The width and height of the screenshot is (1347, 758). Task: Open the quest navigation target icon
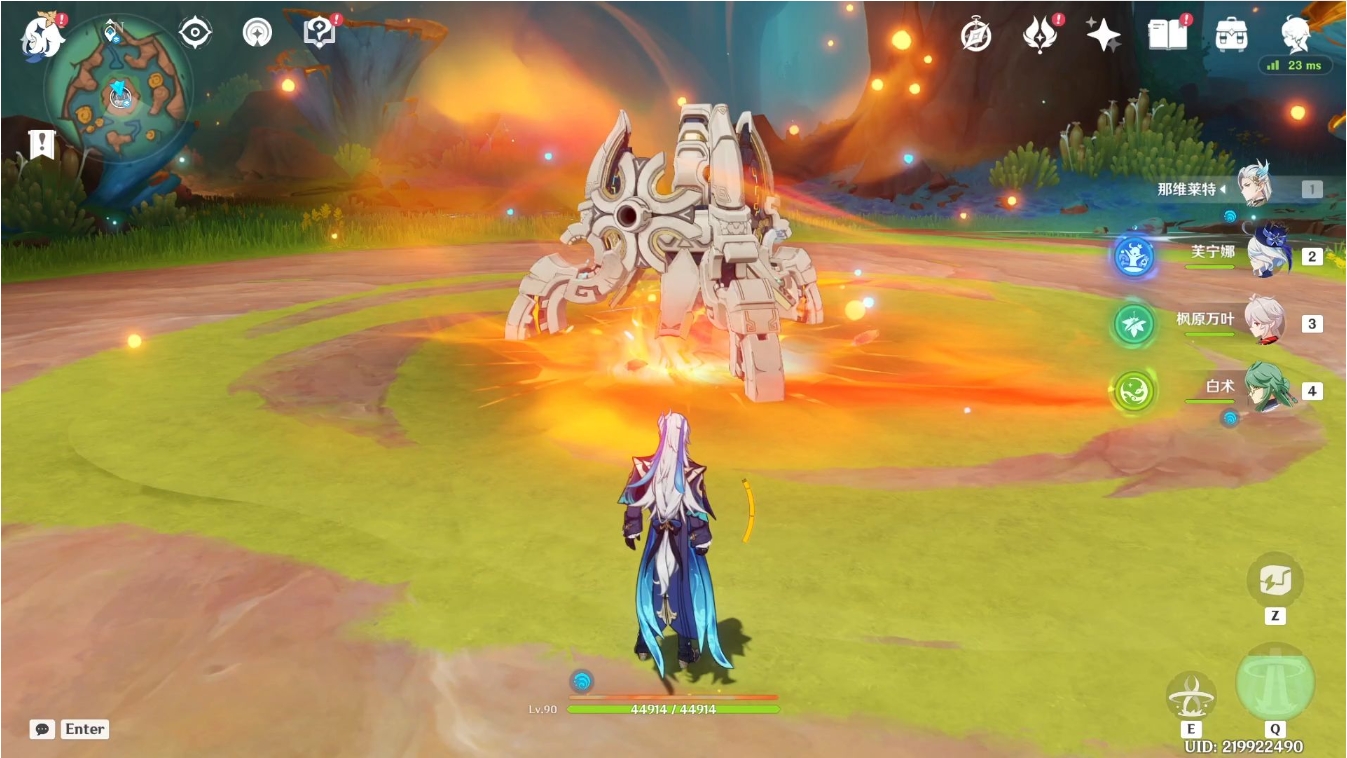coord(195,33)
